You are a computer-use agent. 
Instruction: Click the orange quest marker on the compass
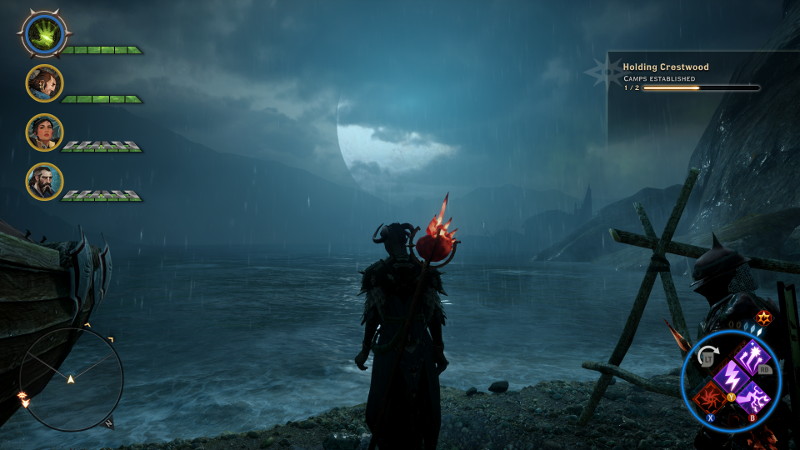pyautogui.click(x=23, y=399)
